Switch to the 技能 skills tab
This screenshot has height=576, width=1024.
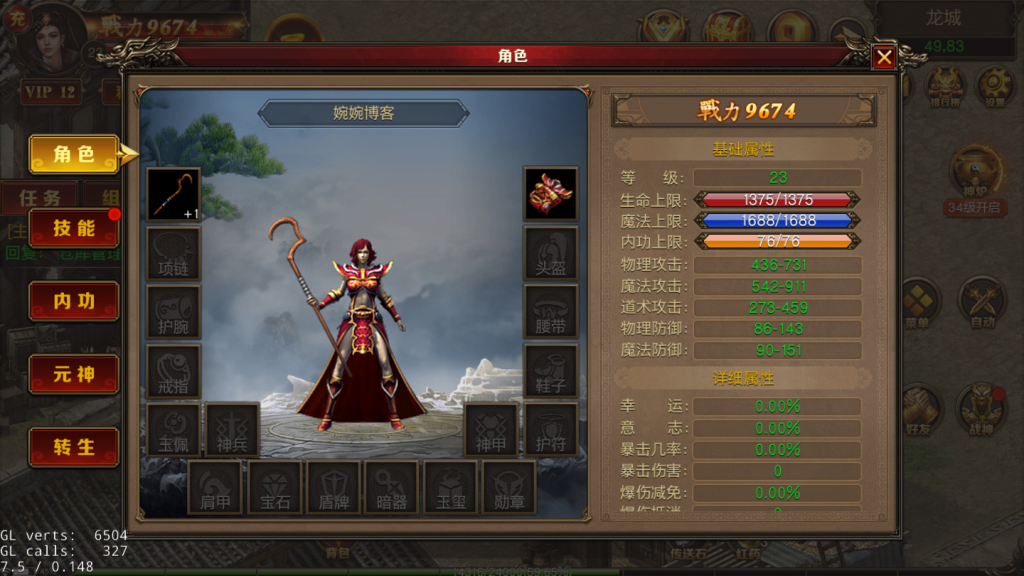[x=74, y=228]
